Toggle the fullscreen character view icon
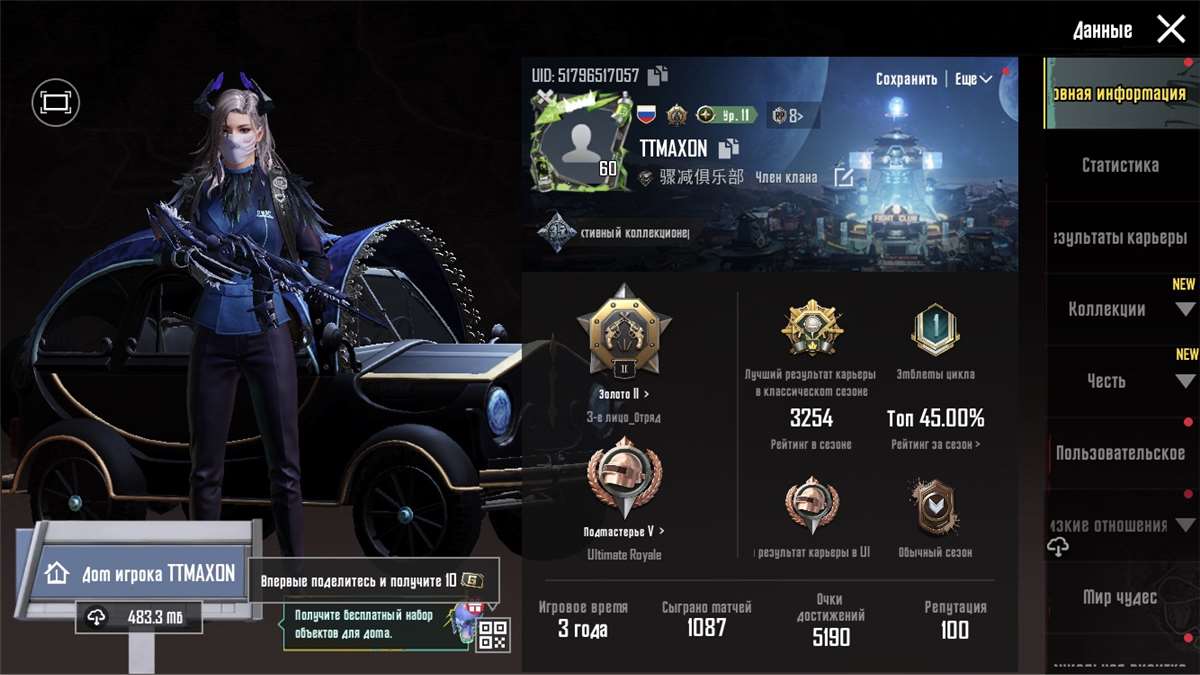Image resolution: width=1200 pixels, height=675 pixels. click(x=55, y=102)
